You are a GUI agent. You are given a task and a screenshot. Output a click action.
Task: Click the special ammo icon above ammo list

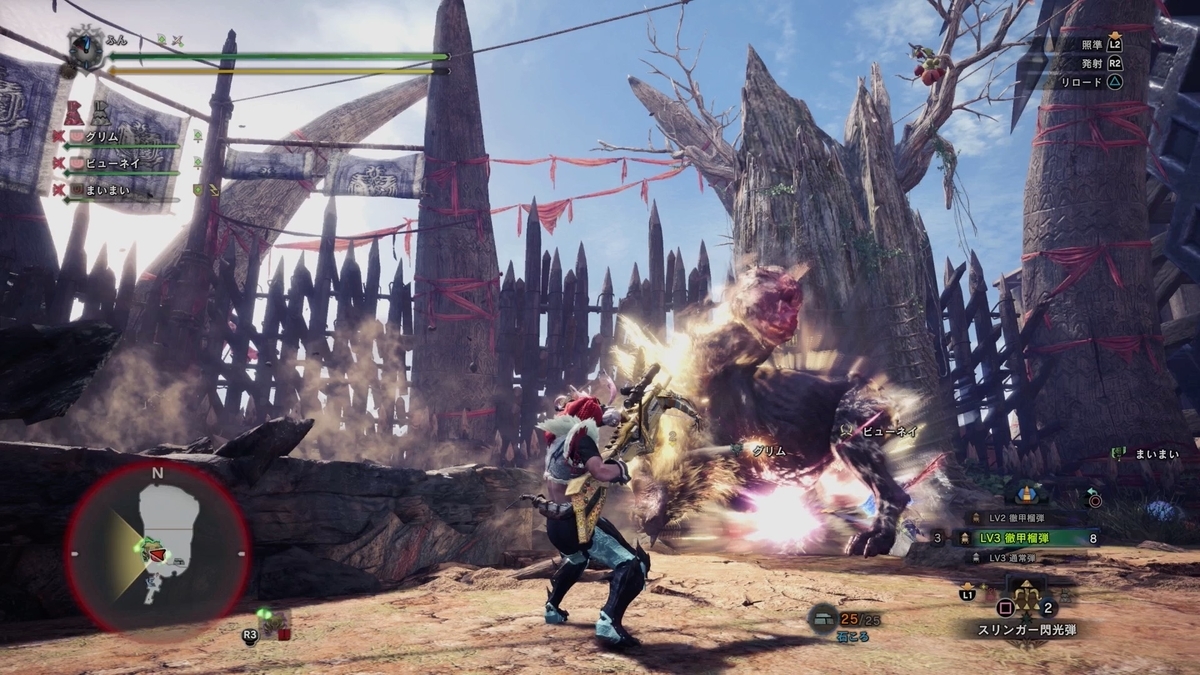coord(1026,492)
